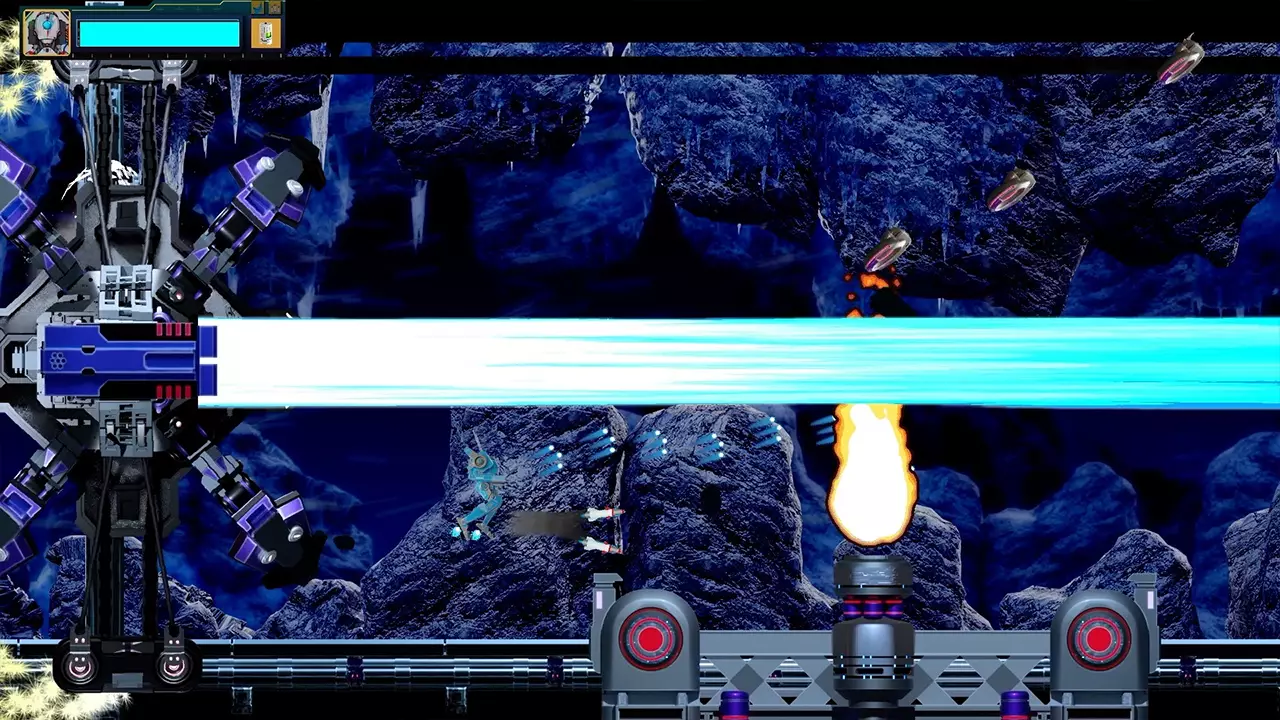The image size is (1280, 720).
Task: Click the pilot portrait icon in the HUD
Action: click(47, 33)
